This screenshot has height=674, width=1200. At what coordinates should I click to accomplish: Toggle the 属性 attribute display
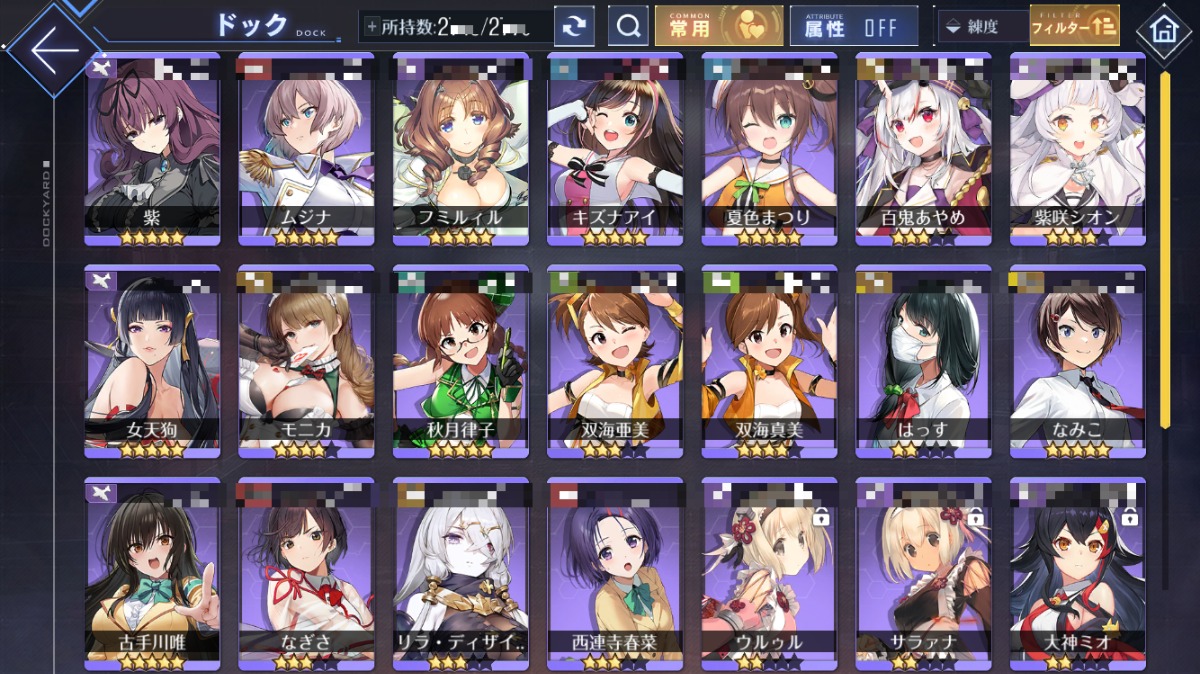click(853, 27)
